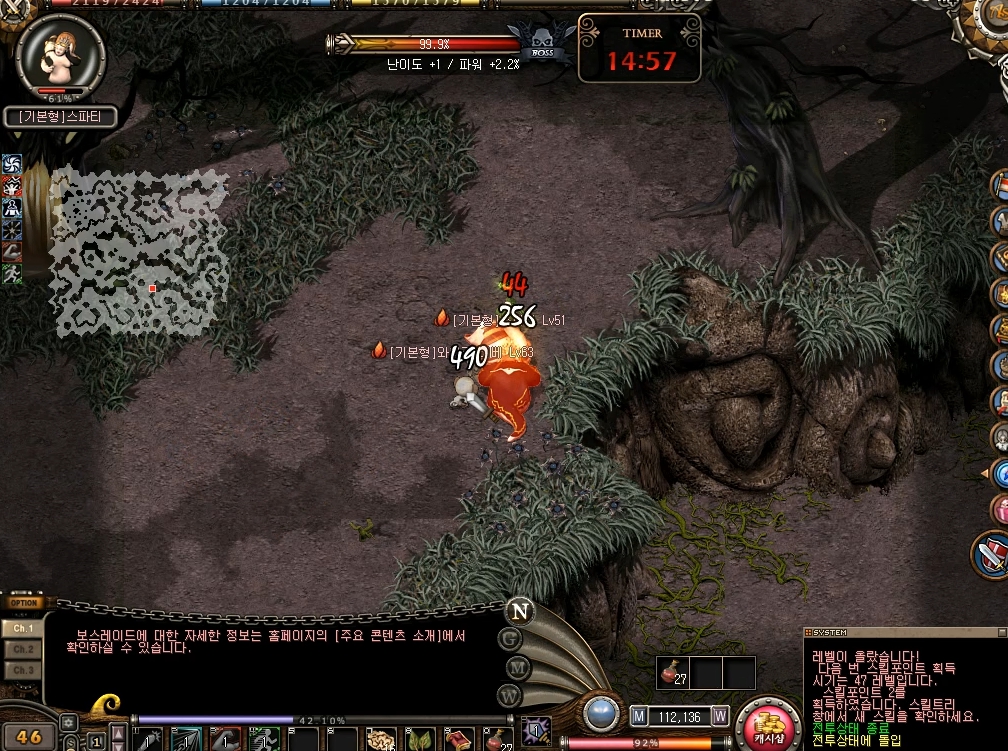Select the G chat filter button
Image resolution: width=1008 pixels, height=751 pixels.
(510, 637)
